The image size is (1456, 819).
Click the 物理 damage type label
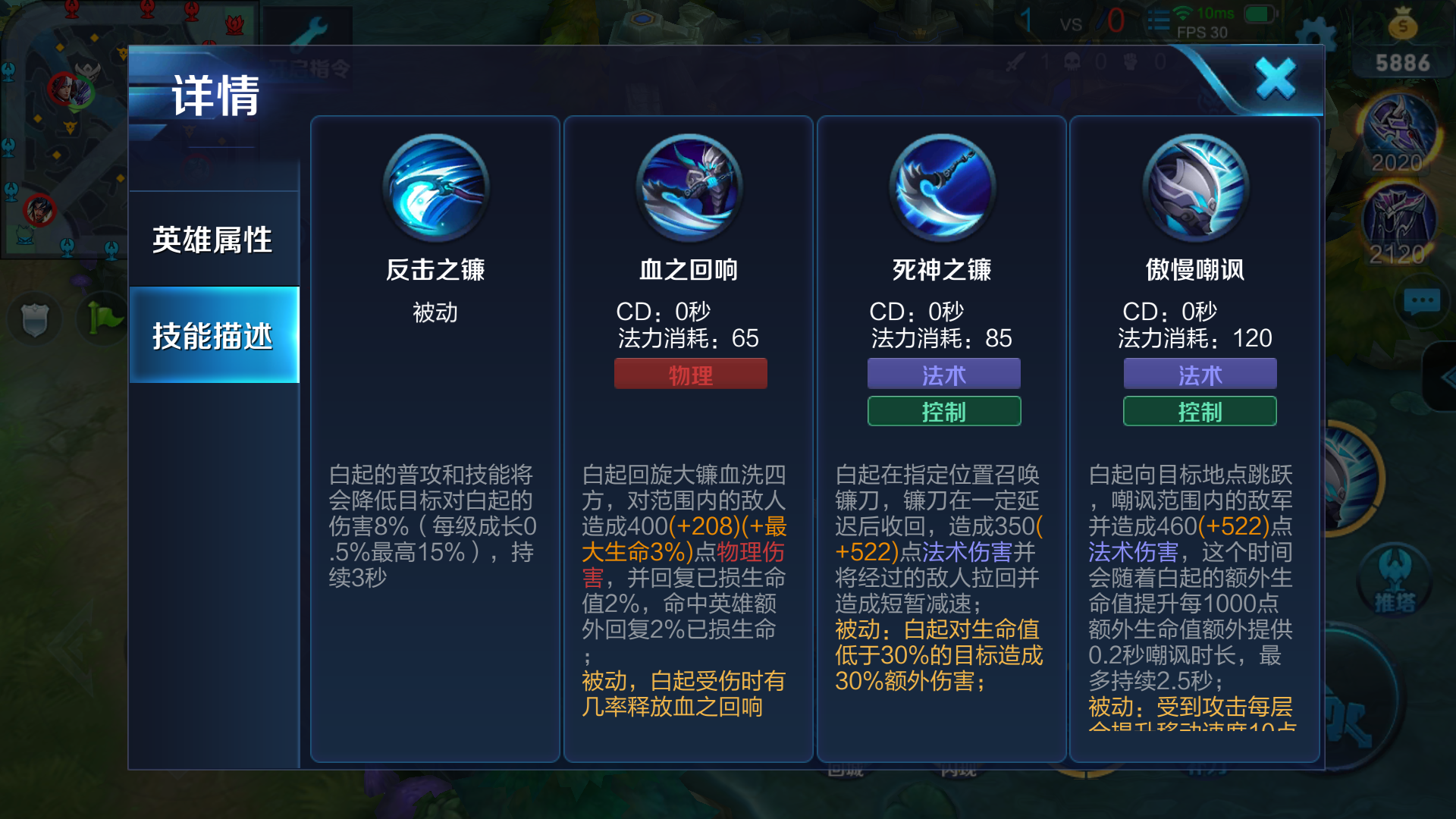[689, 373]
